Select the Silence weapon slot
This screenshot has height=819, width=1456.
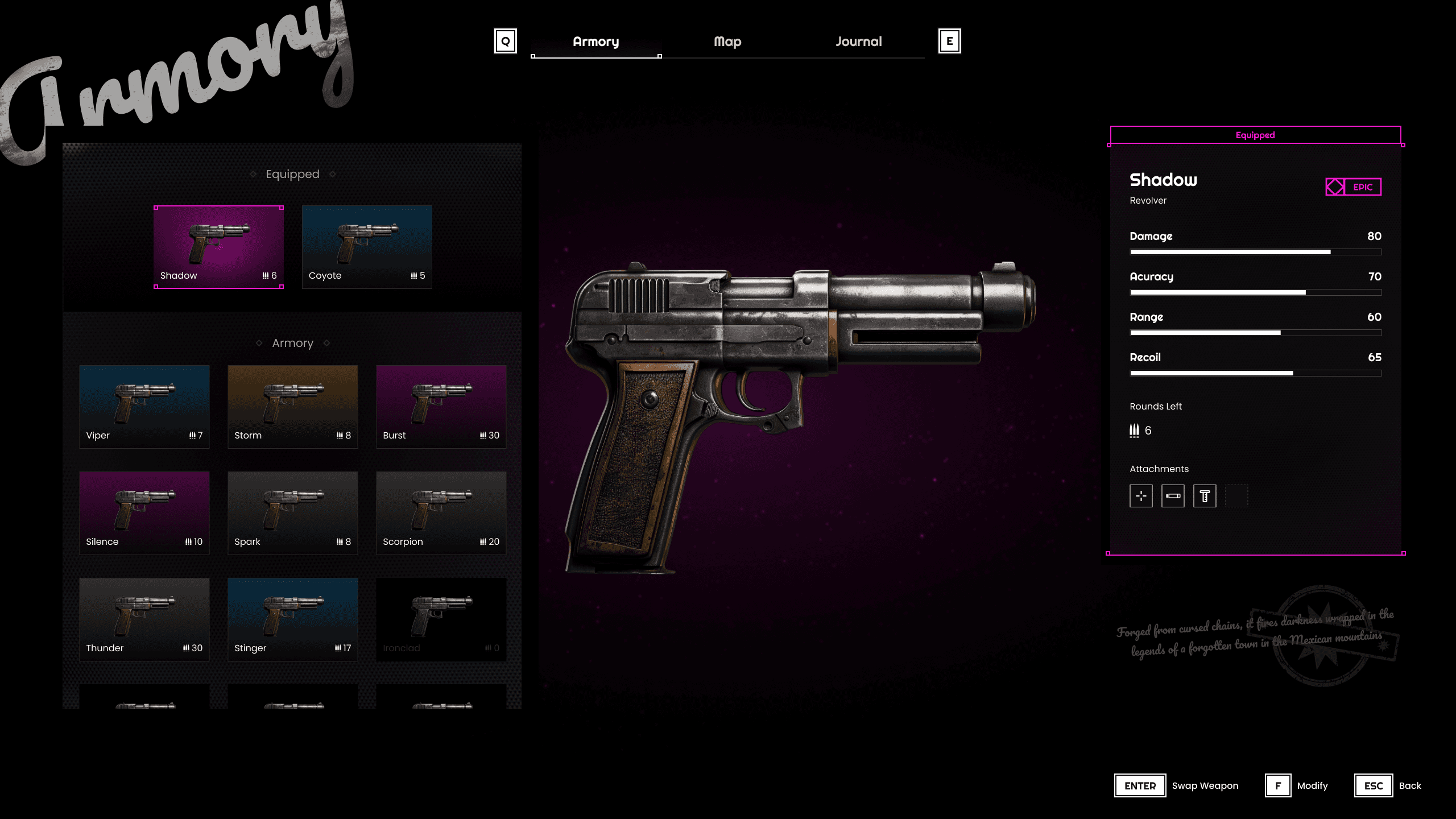144,513
